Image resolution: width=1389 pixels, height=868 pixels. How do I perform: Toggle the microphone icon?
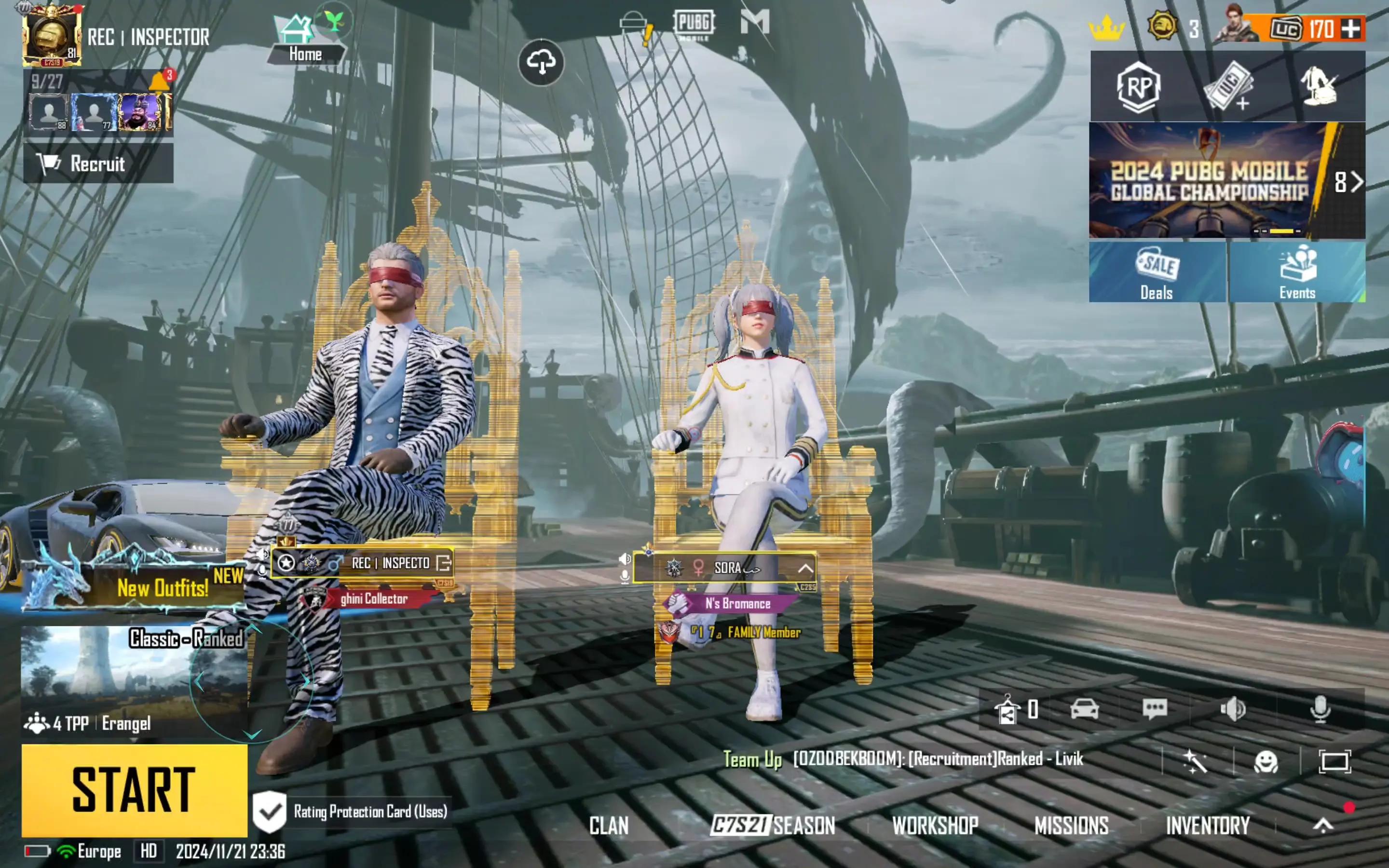1320,709
